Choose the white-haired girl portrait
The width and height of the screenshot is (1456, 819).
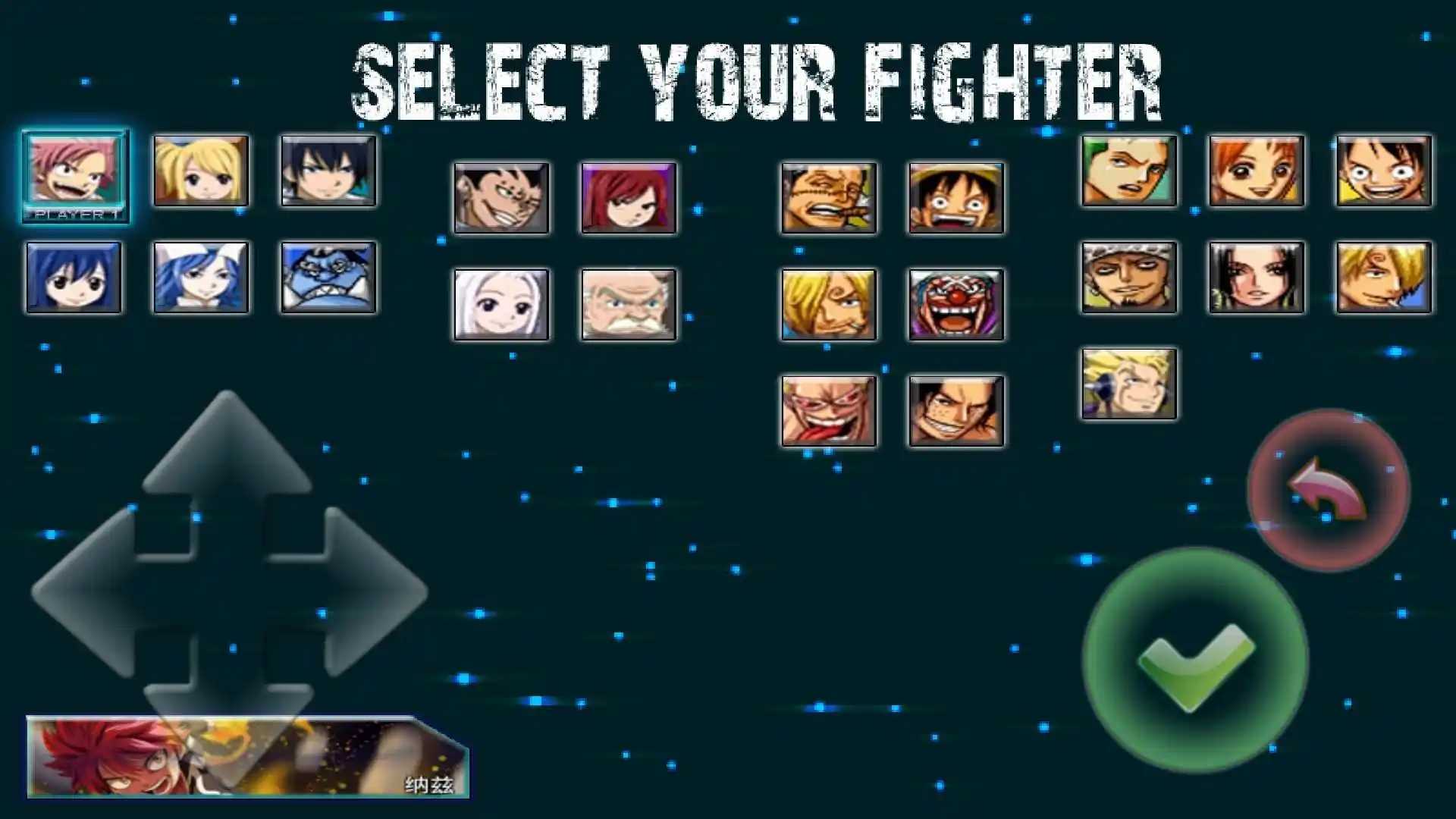[x=501, y=305]
